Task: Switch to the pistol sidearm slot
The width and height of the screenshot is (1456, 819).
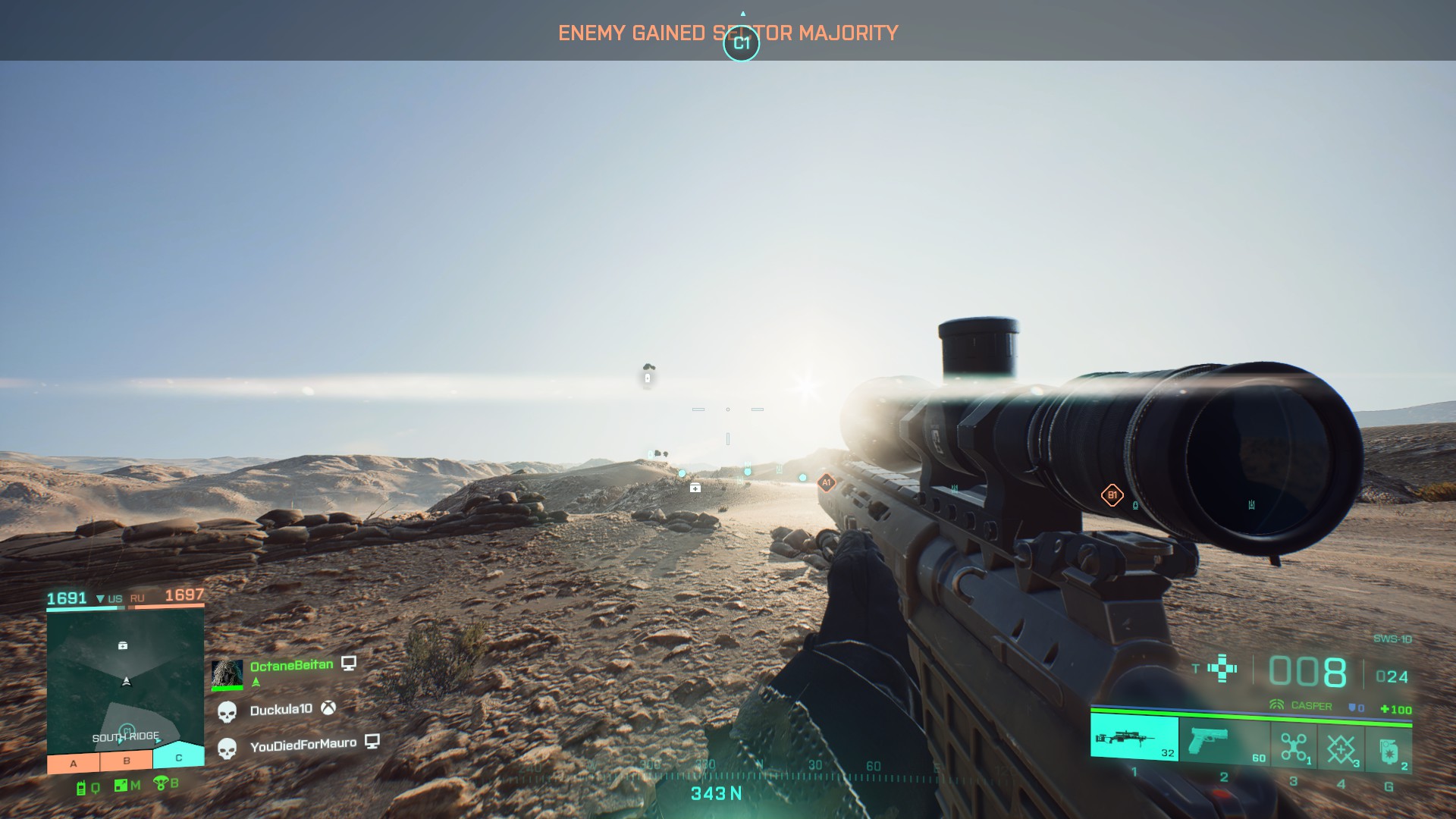Action: (1223, 741)
